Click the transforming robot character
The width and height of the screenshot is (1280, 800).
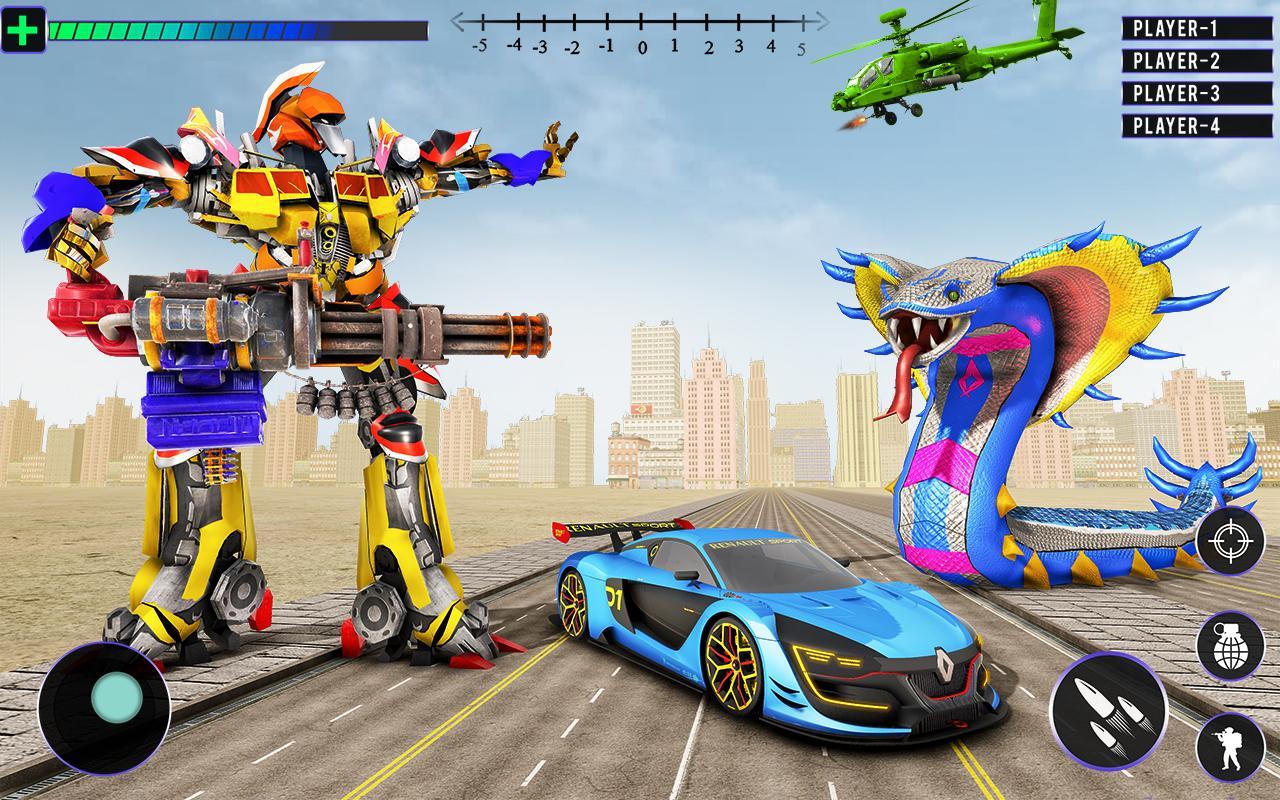point(290,350)
